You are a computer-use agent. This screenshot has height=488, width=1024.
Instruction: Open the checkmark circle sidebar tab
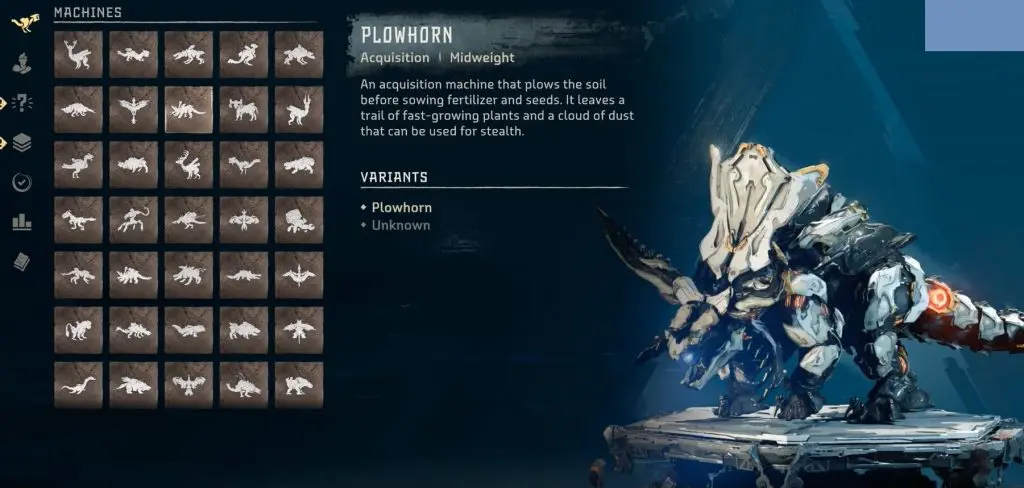point(22,183)
